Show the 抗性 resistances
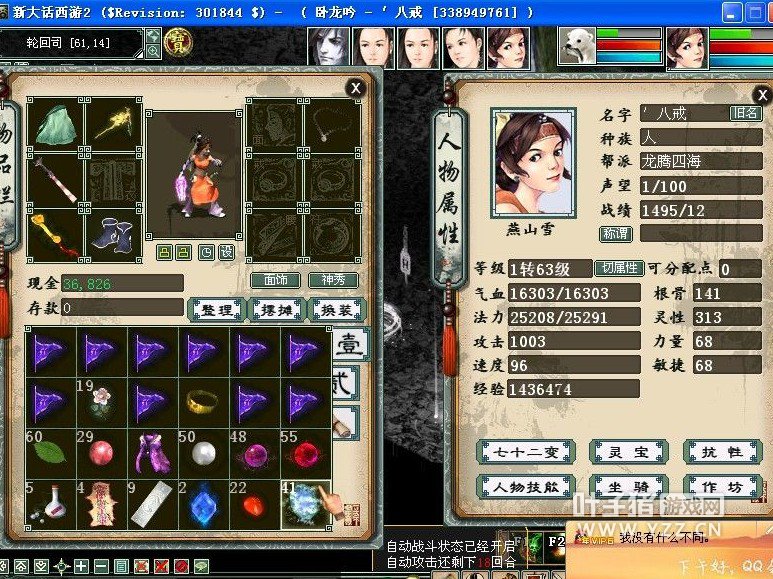This screenshot has height=579, width=773. [721, 452]
